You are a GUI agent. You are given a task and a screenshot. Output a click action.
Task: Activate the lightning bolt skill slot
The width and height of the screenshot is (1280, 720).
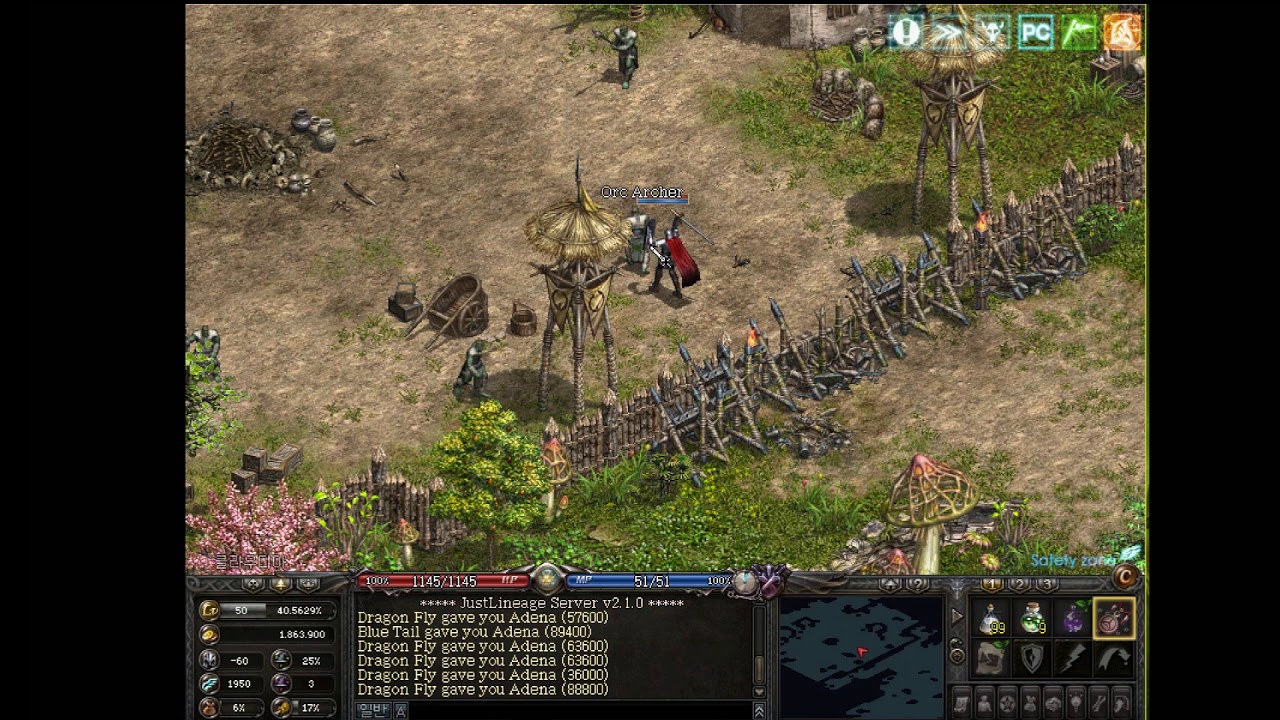click(x=1073, y=658)
